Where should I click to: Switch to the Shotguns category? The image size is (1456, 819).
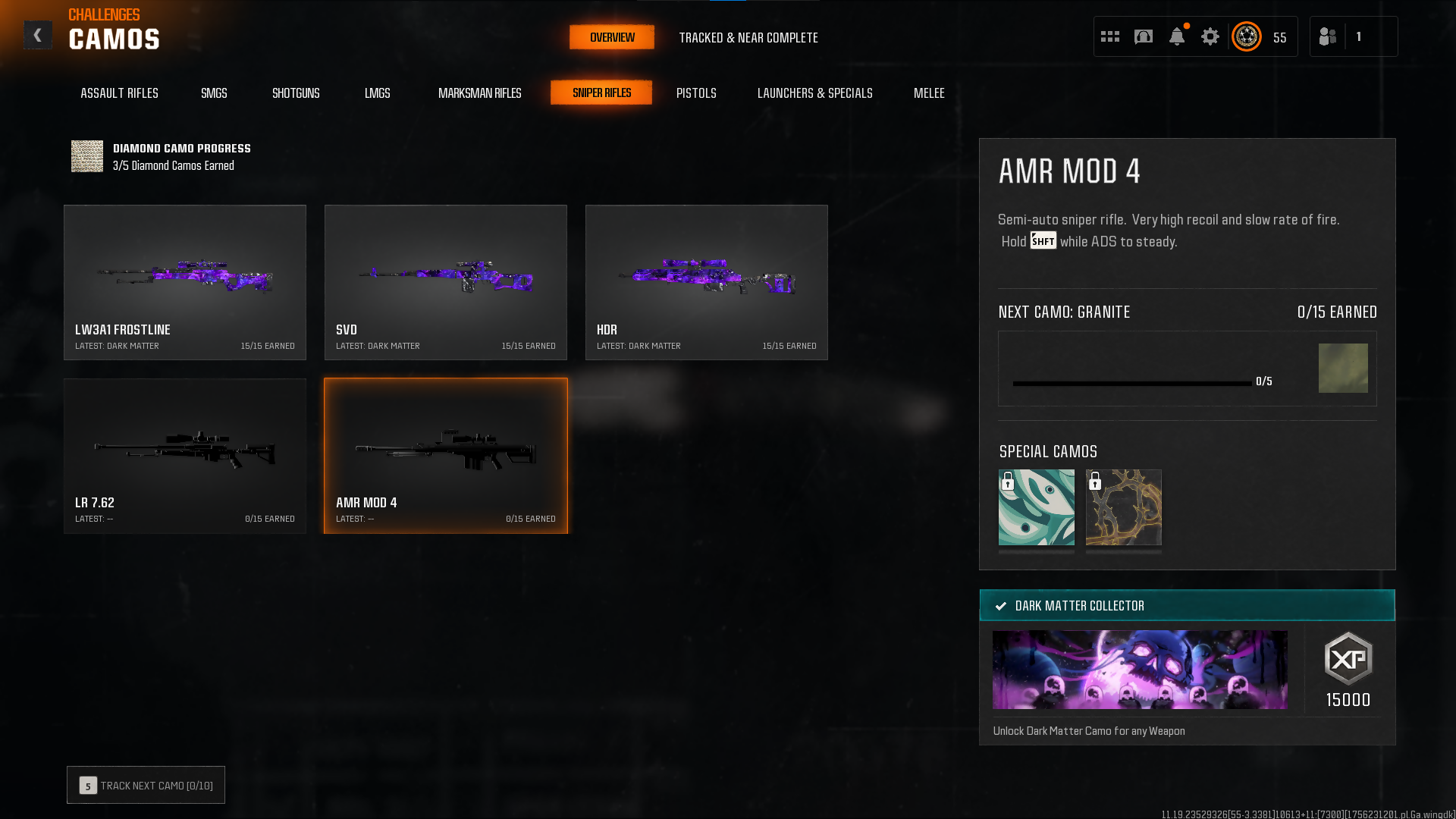pos(296,93)
